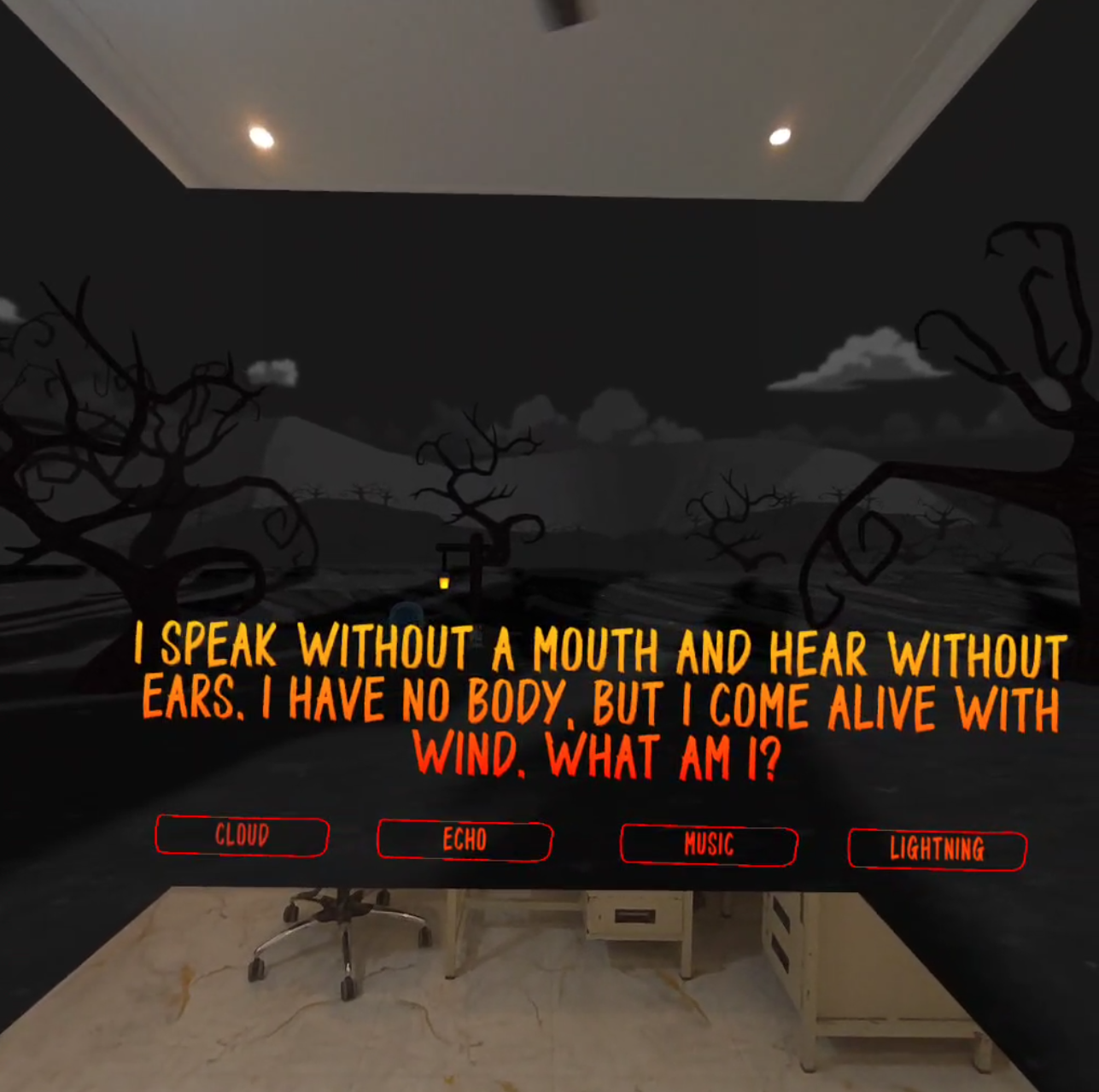Image resolution: width=1099 pixels, height=1092 pixels.
Task: Select the MUSIC answer button
Action: pyautogui.click(x=708, y=844)
